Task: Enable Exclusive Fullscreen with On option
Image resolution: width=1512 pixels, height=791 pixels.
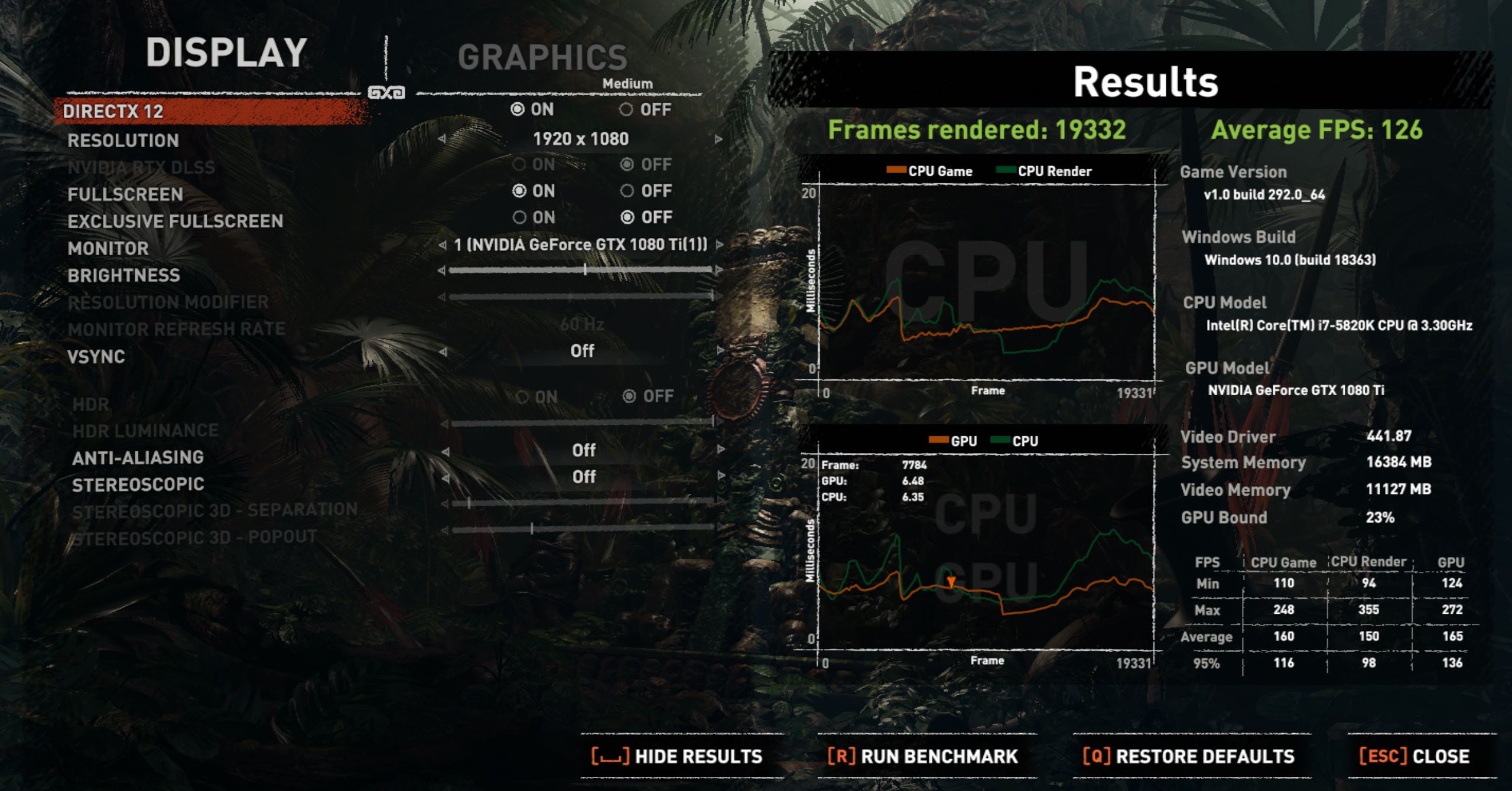Action: [x=519, y=217]
